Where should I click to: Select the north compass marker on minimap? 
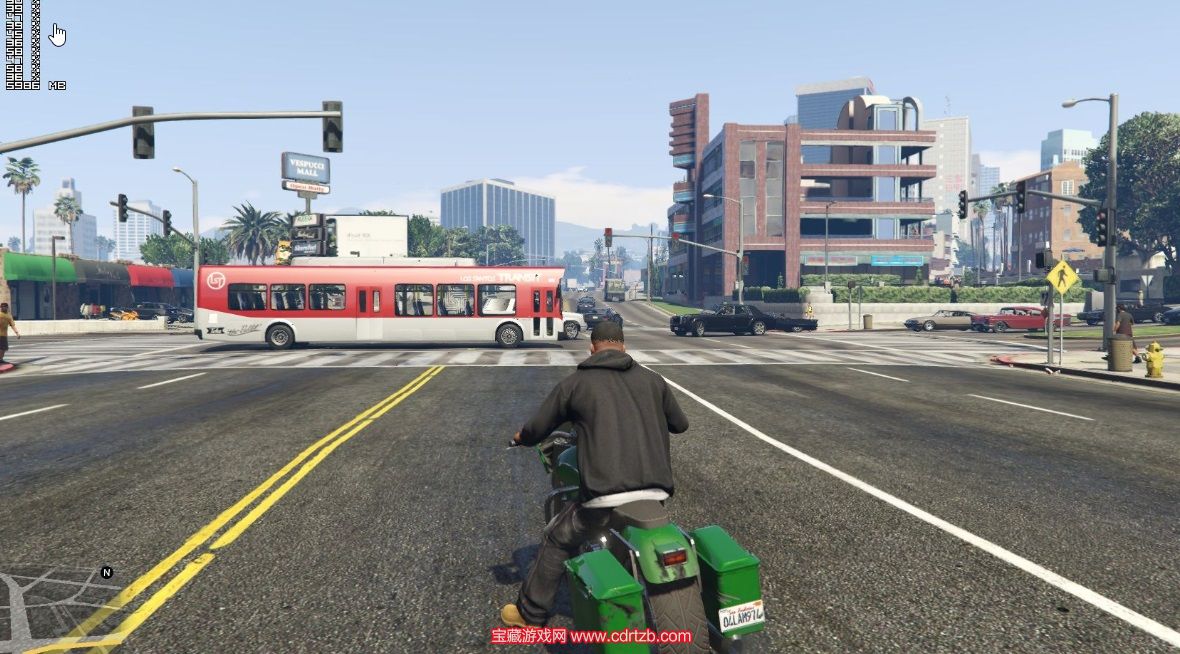(x=107, y=573)
